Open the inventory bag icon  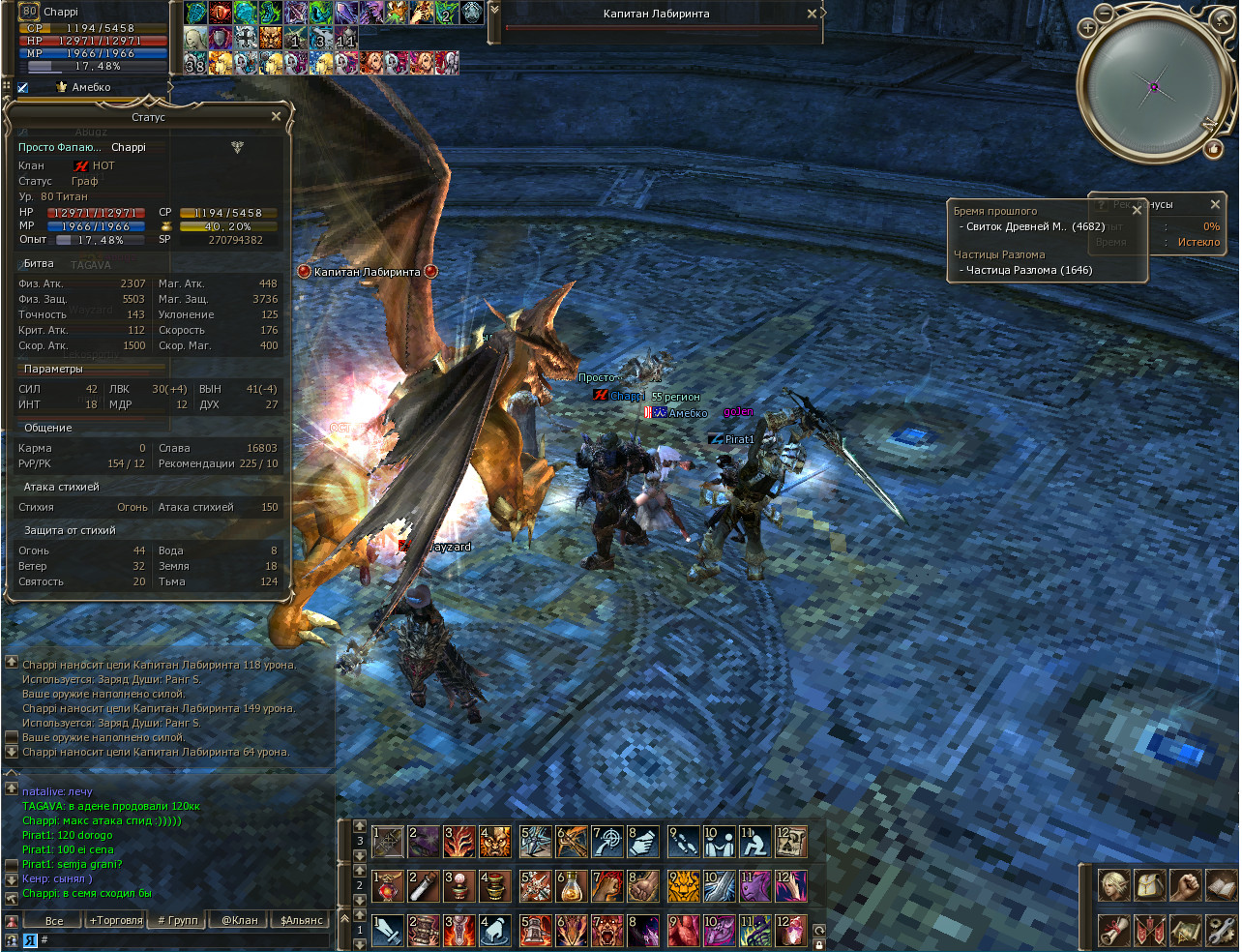coord(1150,885)
